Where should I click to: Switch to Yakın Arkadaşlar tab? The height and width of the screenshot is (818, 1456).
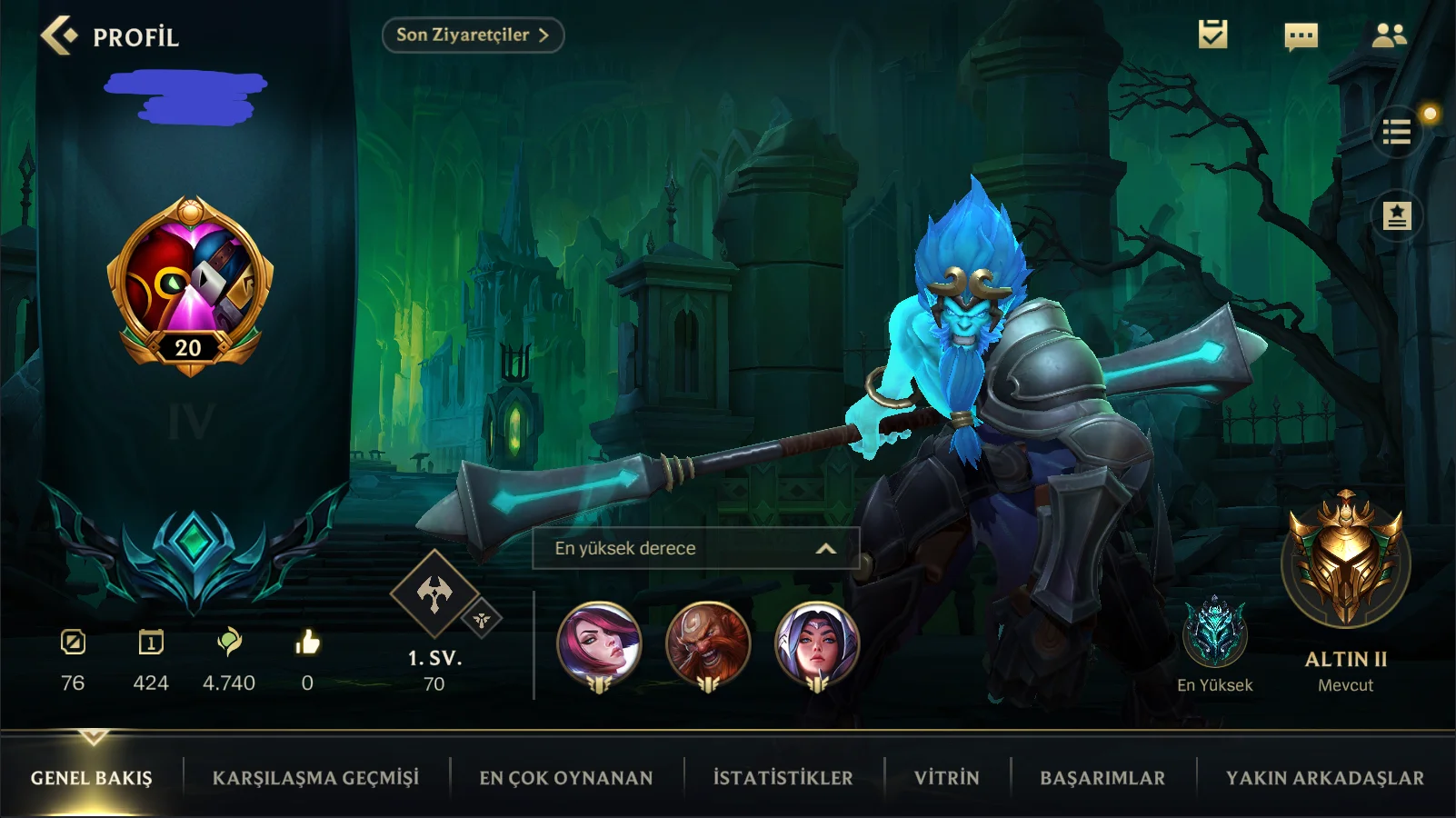1324,778
